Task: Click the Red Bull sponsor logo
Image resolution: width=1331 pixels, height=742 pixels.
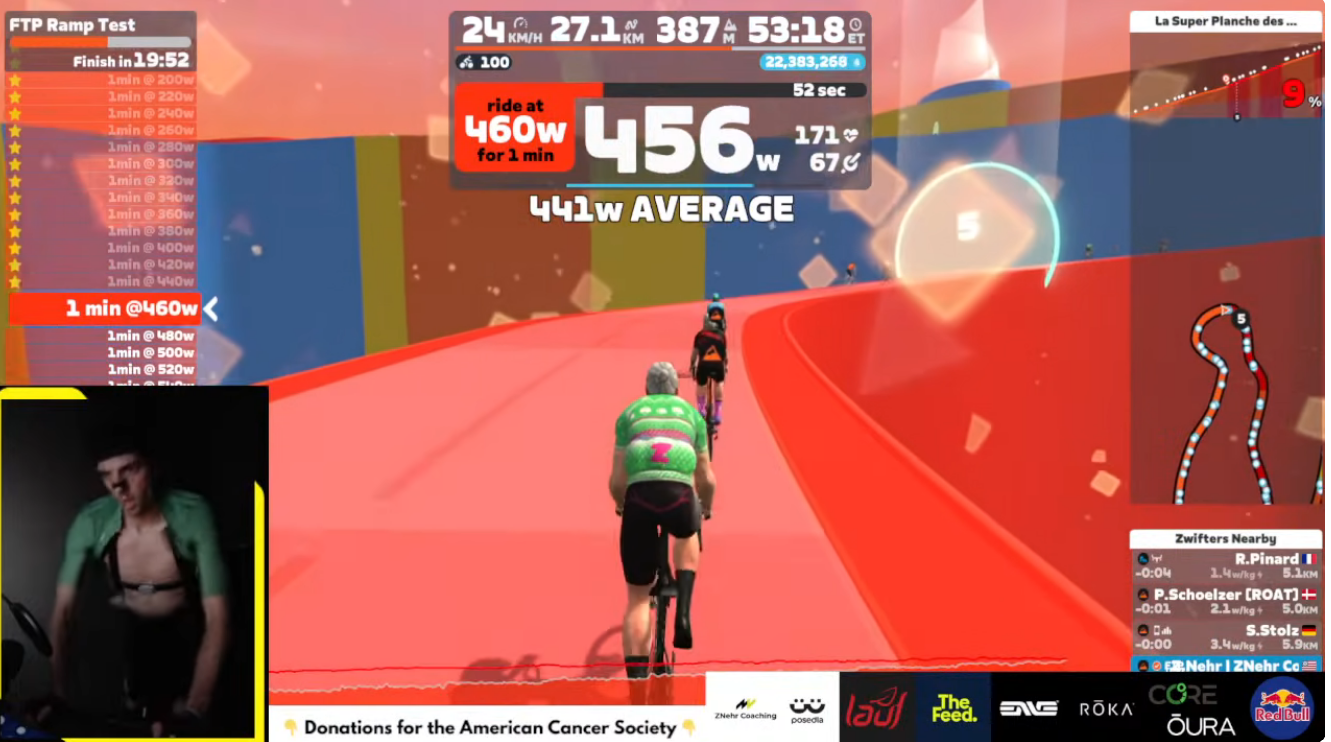Action: click(x=1281, y=707)
